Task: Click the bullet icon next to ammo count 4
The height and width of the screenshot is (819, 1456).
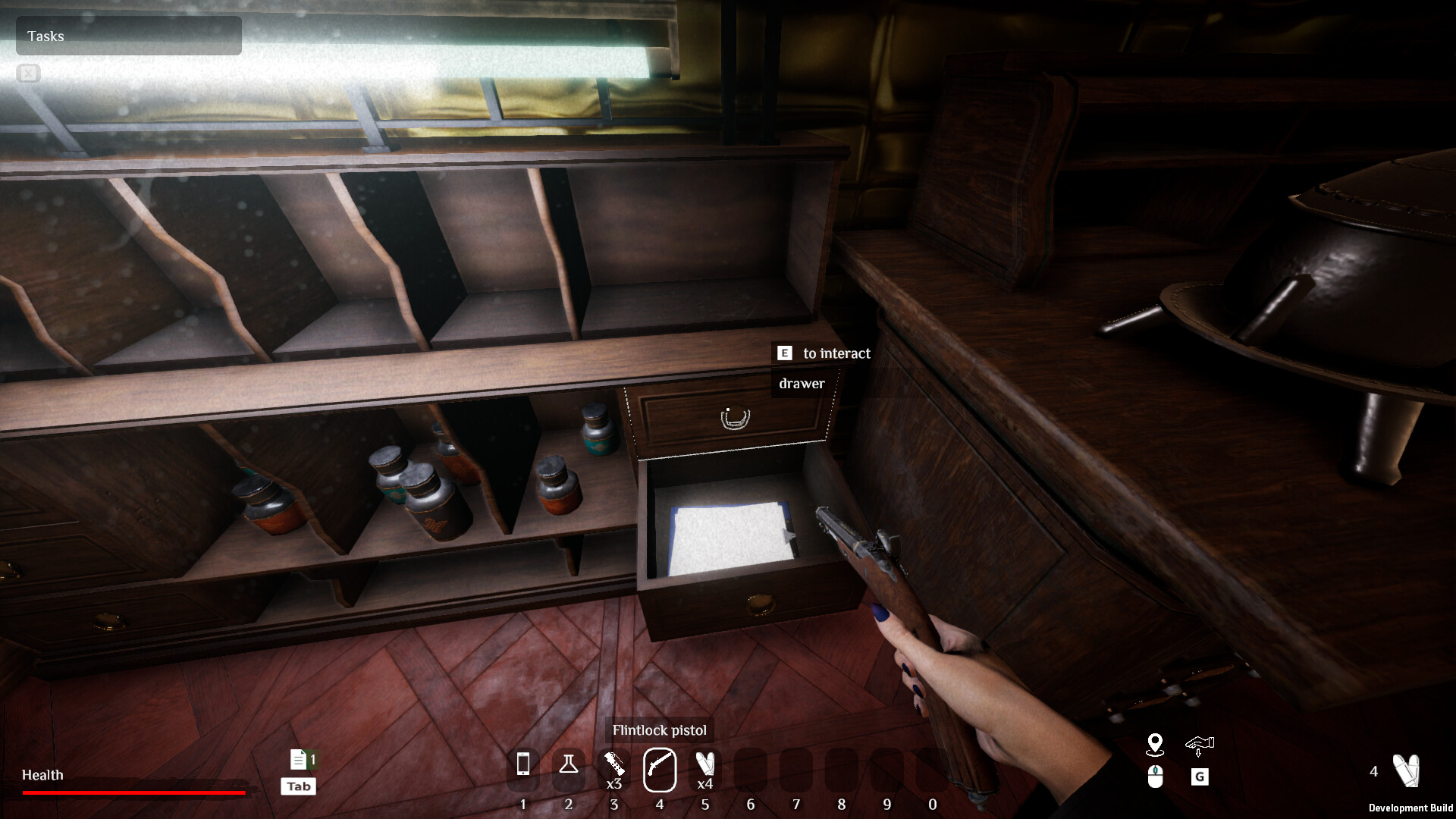Action: coord(1407,771)
